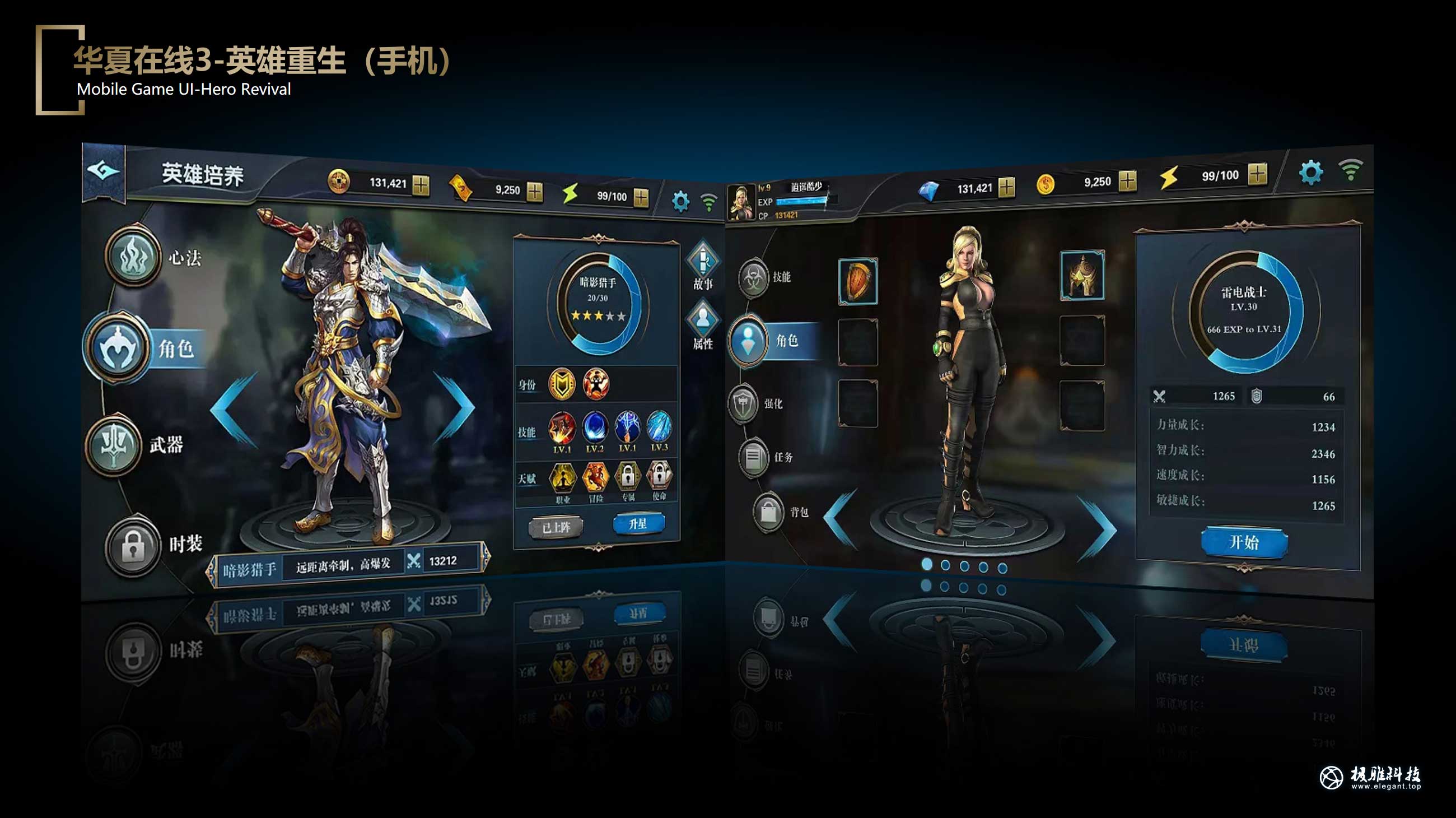Click the grey 已上阵 button
The height and width of the screenshot is (818, 1456).
coord(556,527)
